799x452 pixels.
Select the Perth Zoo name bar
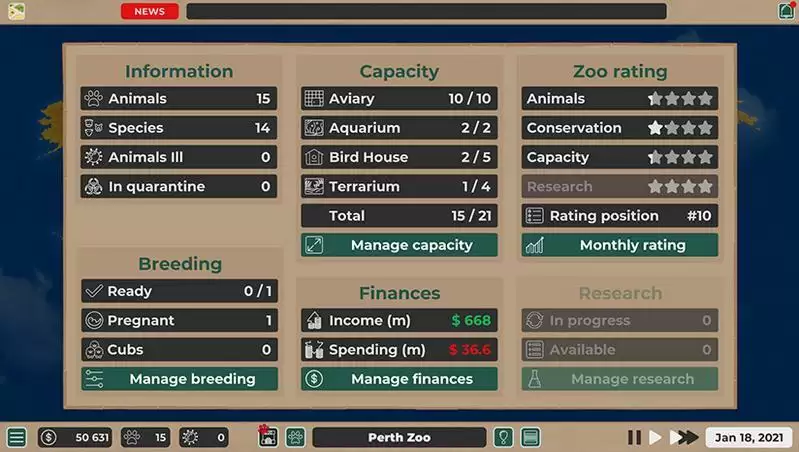399,437
